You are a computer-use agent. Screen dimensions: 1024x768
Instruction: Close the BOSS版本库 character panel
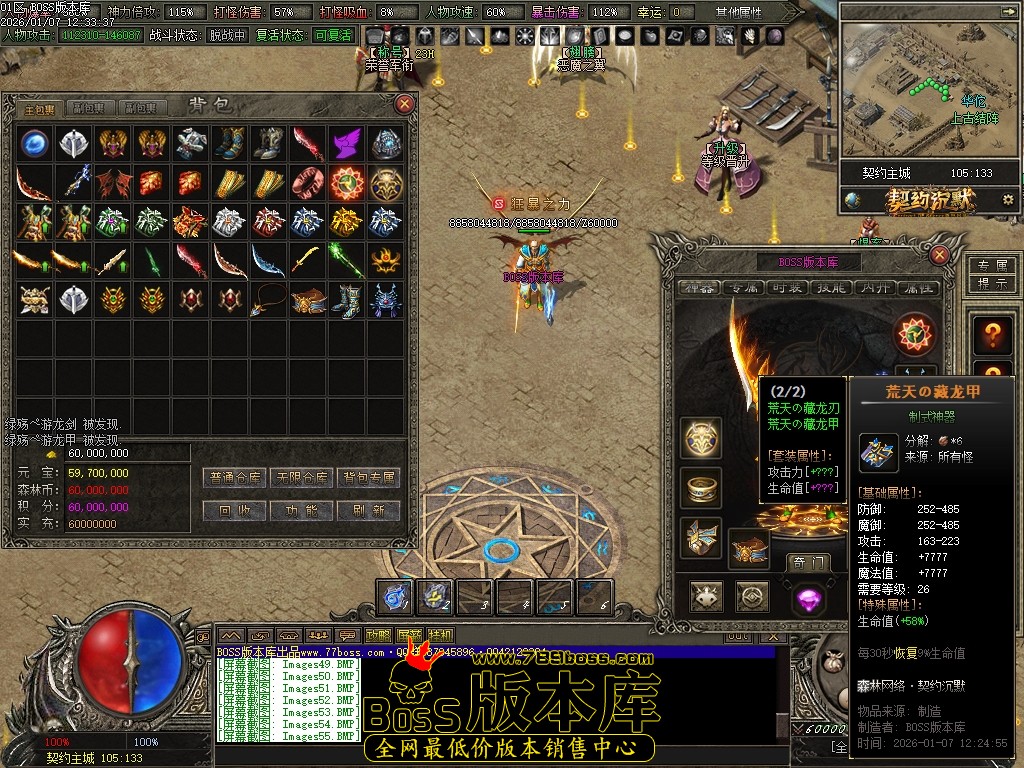tap(939, 255)
